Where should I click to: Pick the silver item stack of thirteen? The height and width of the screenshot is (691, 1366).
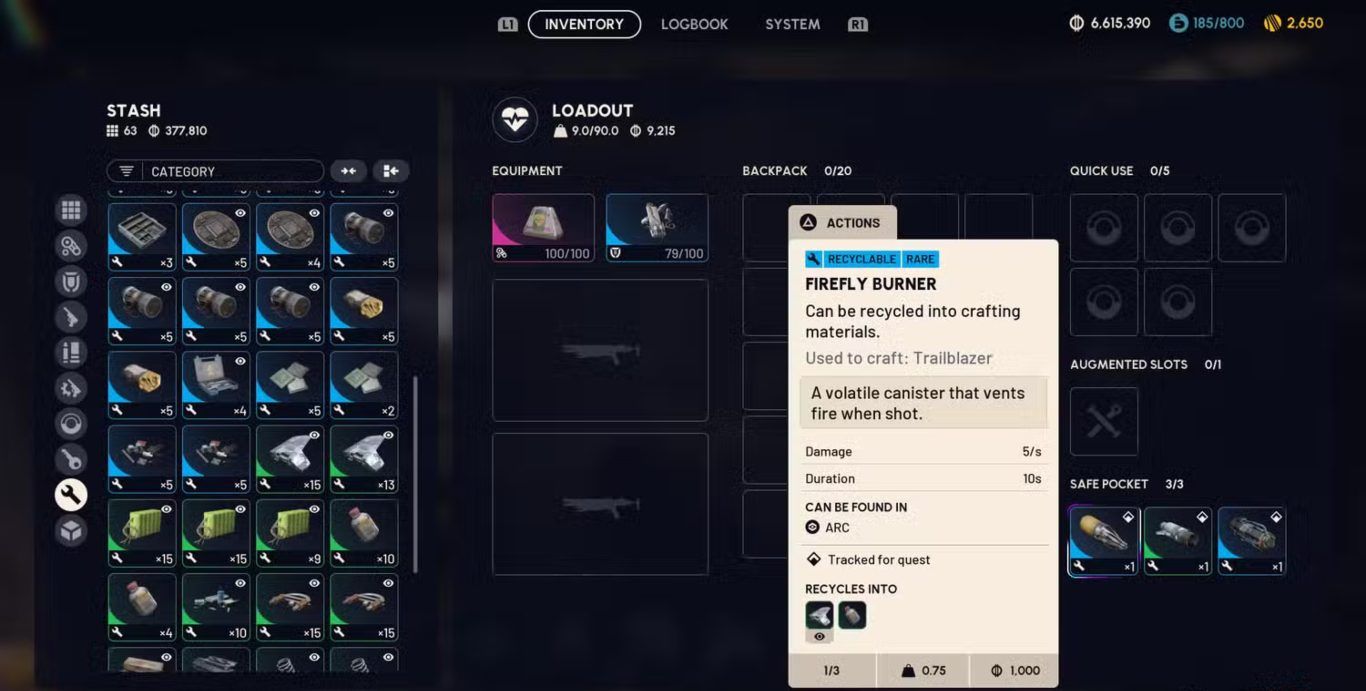tap(364, 459)
